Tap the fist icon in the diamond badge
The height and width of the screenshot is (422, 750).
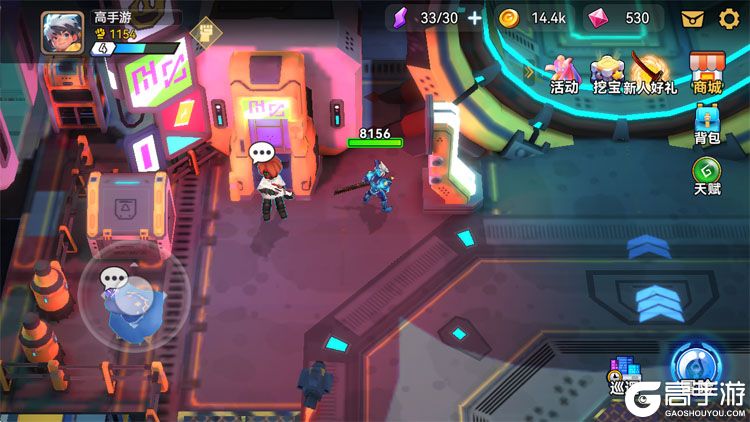coord(203,34)
